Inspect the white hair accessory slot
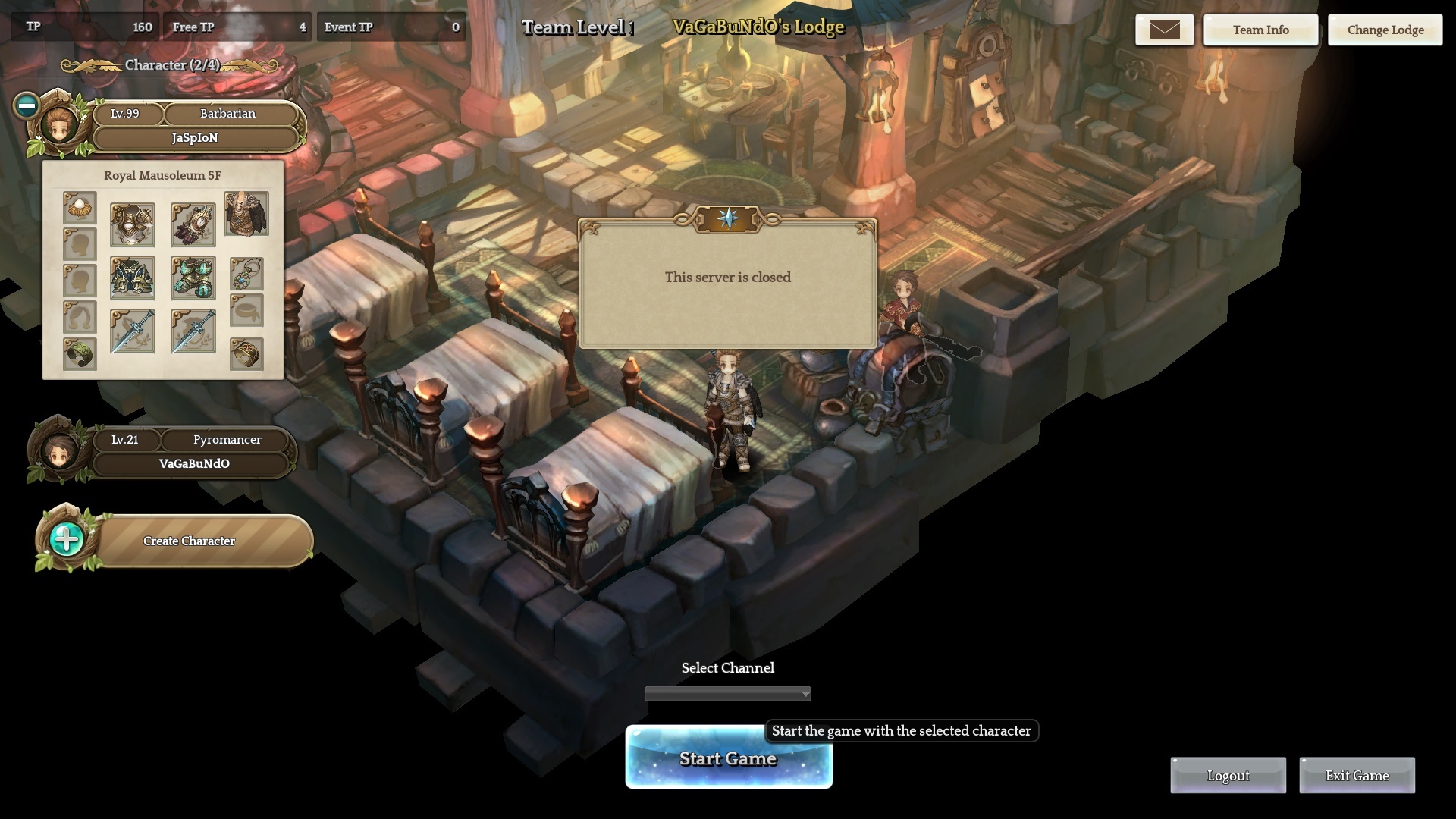 click(x=80, y=208)
